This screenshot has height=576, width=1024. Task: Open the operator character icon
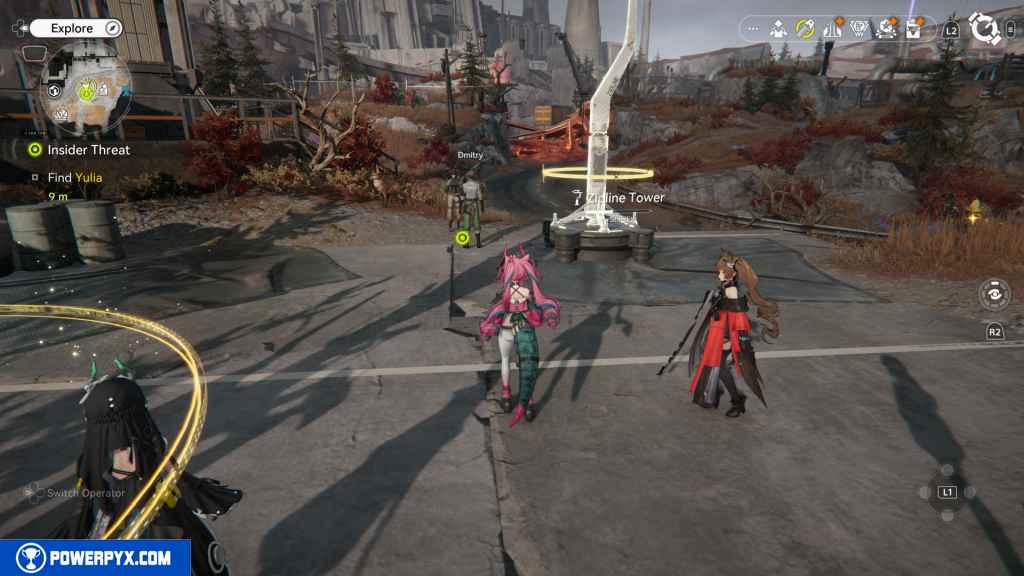point(778,29)
